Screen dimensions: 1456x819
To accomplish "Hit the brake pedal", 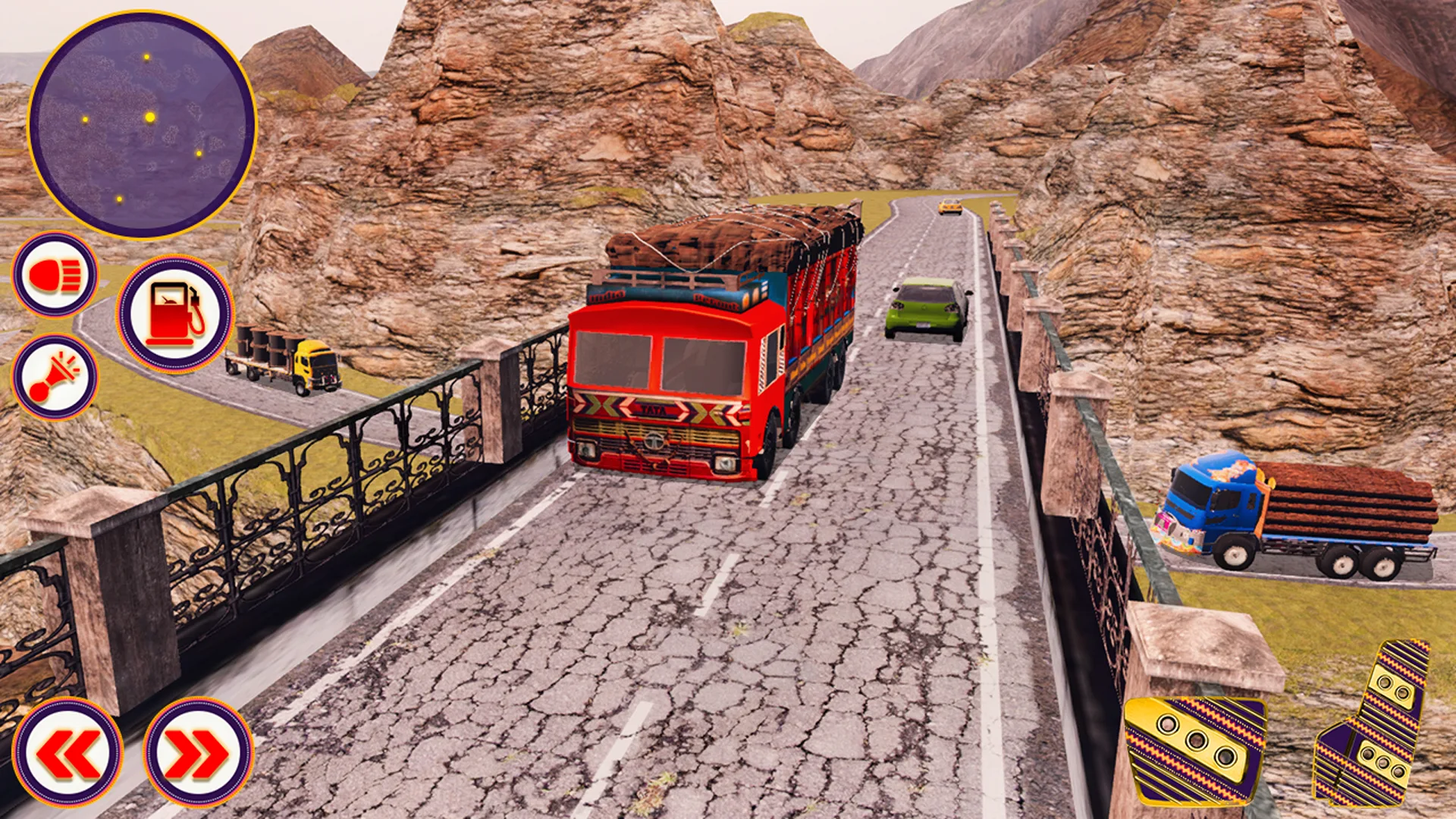I will (1194, 748).
